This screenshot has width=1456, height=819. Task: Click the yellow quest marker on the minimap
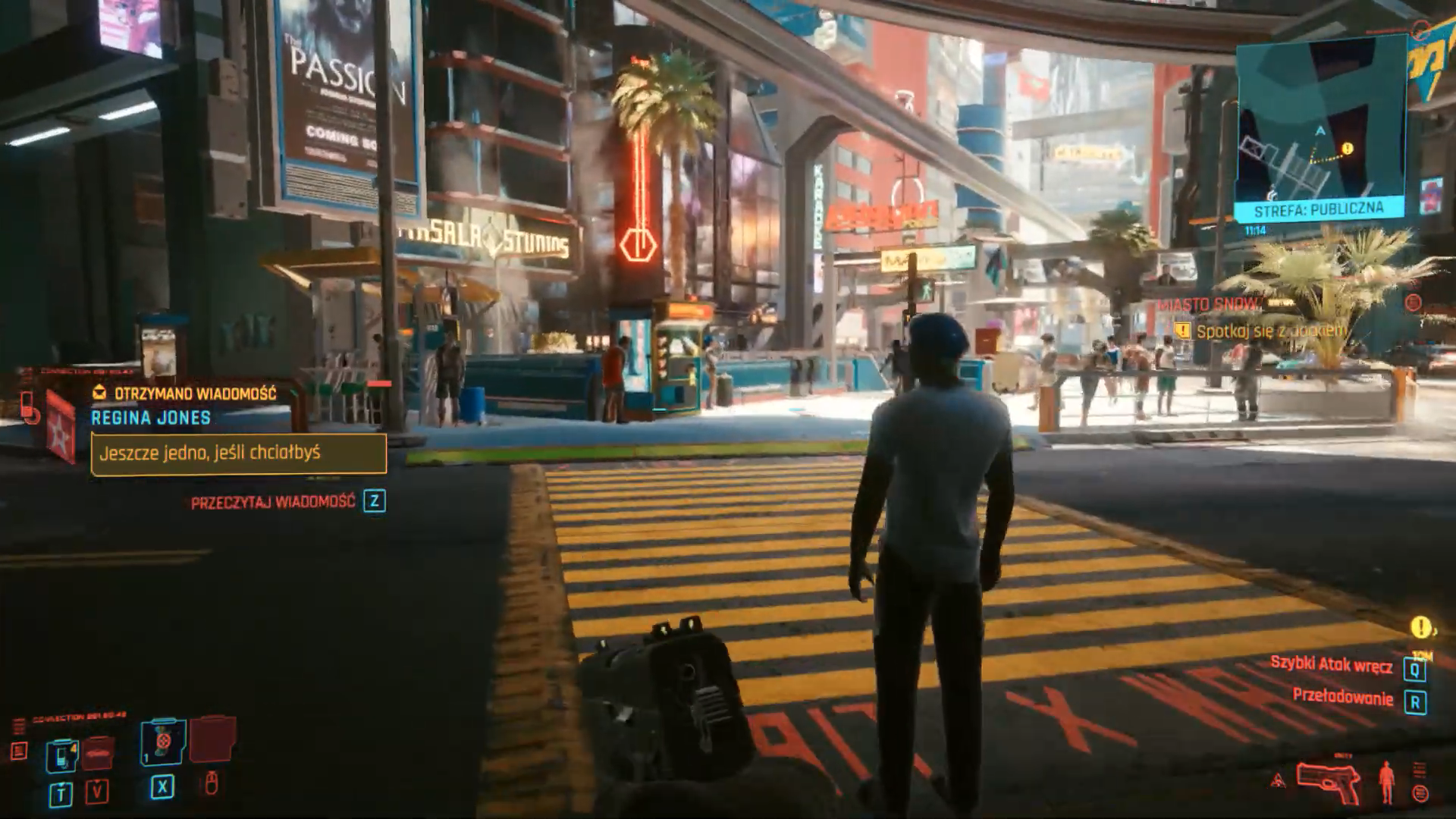coord(1347,149)
